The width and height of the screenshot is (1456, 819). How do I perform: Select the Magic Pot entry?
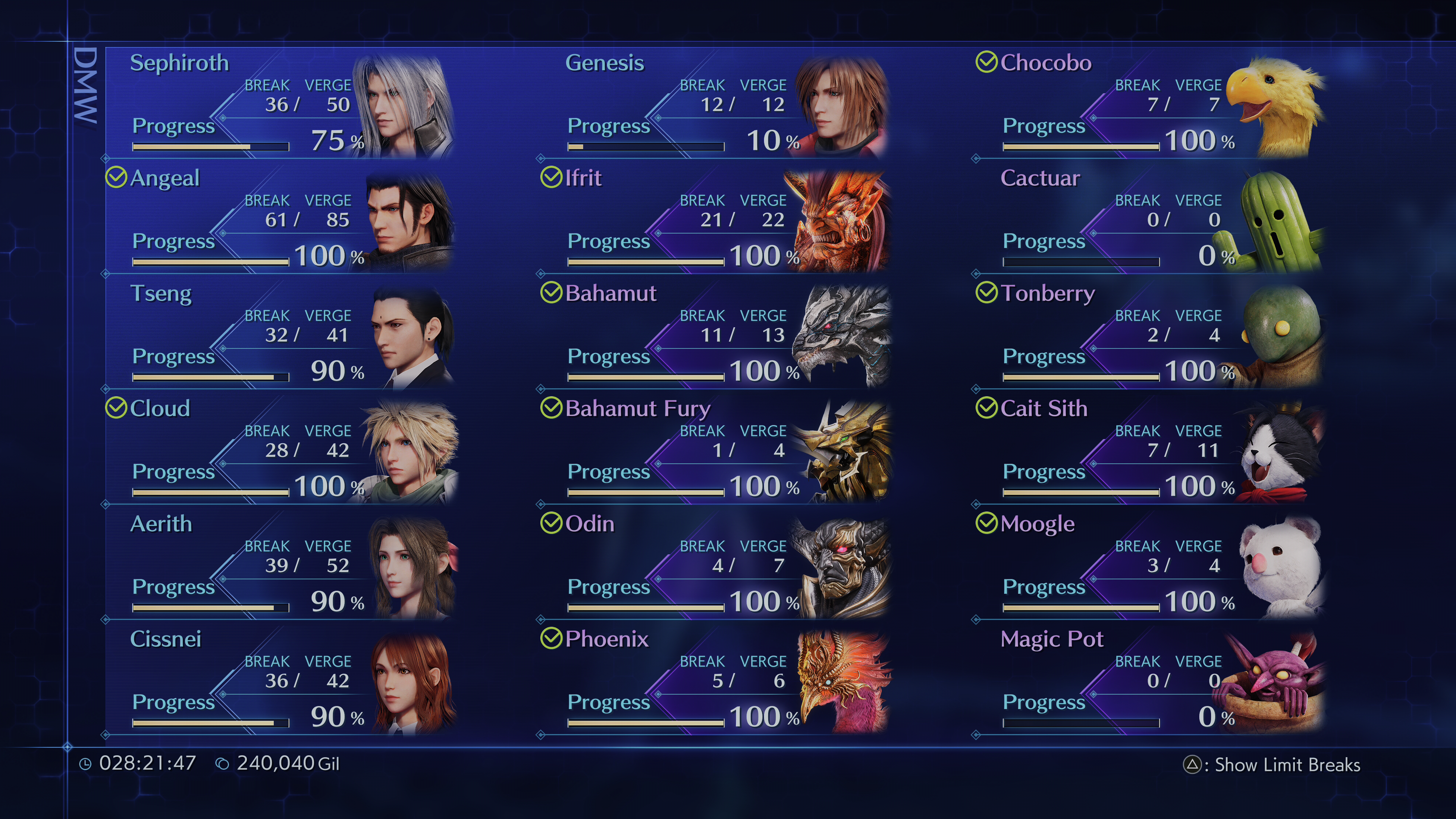1153,681
